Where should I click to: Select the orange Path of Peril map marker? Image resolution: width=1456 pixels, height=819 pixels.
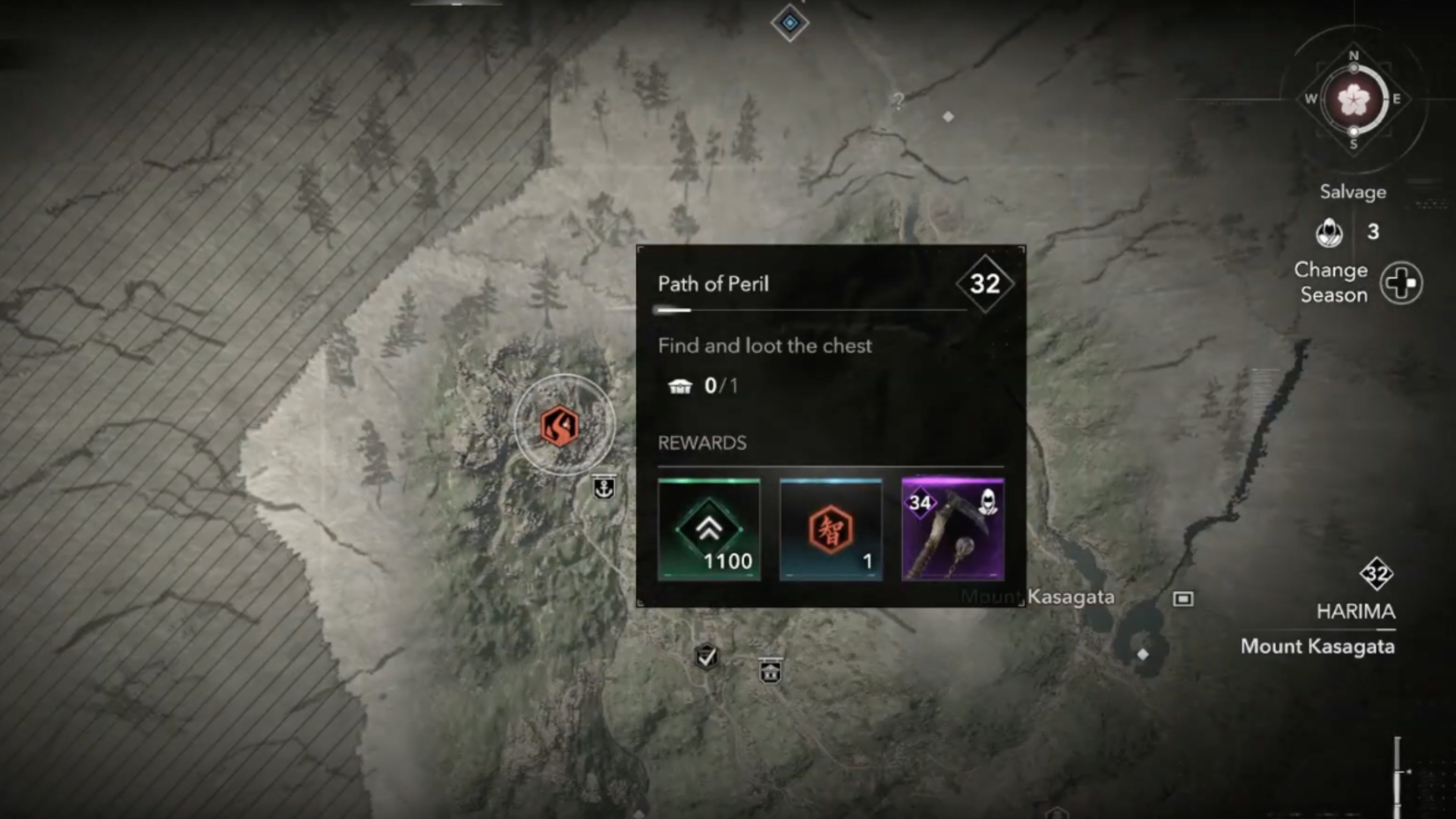click(x=560, y=425)
